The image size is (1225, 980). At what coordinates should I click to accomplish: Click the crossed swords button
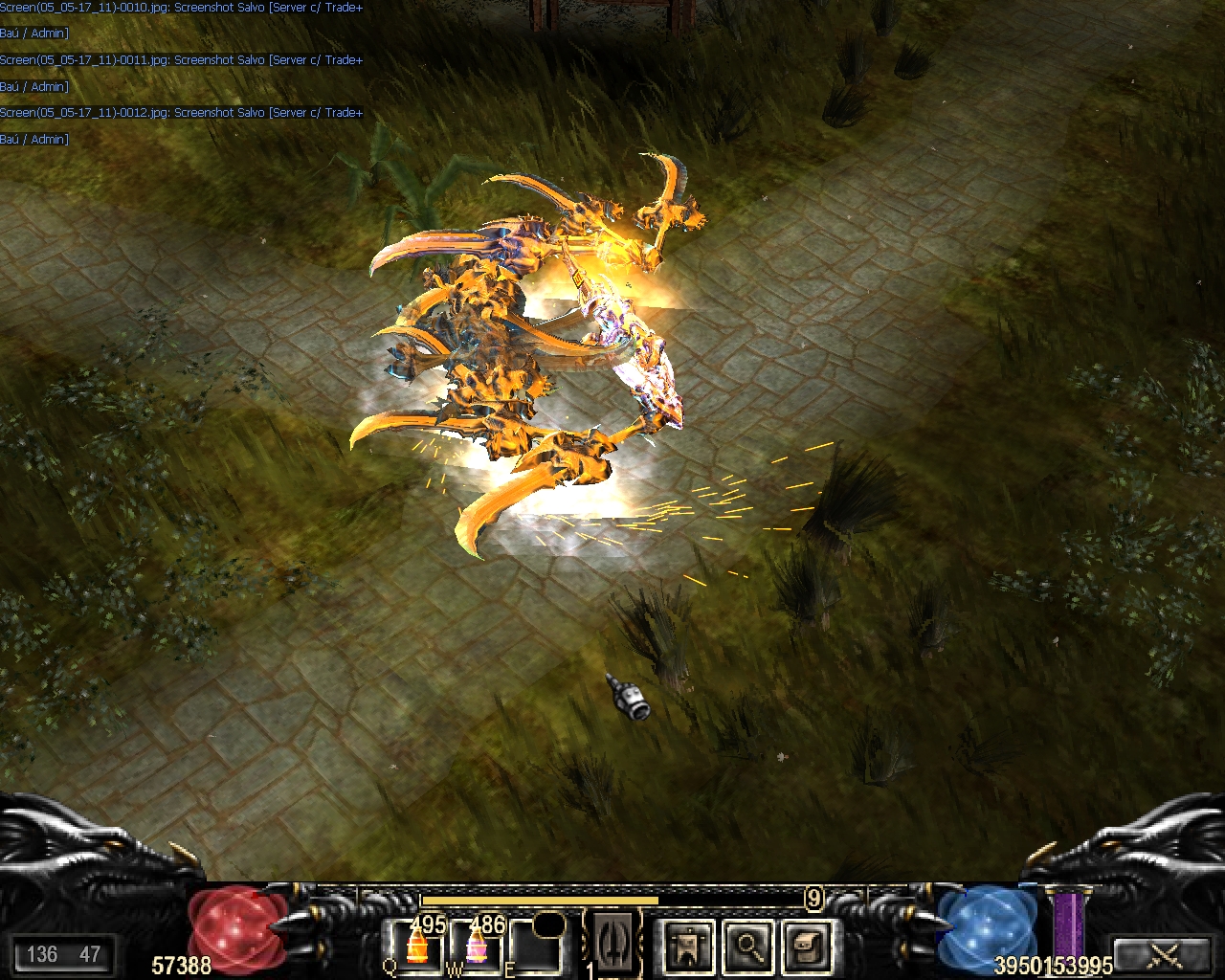point(1166,954)
